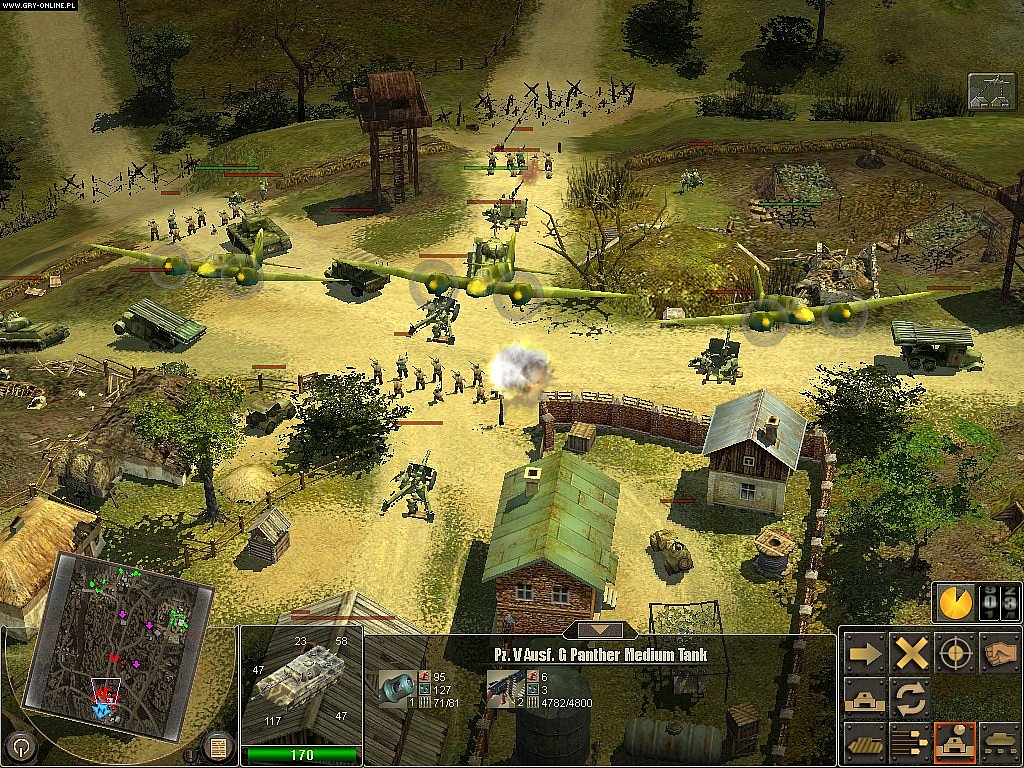The image size is (1024, 768).
Task: Open the objectives notepad button
Action: (216, 746)
